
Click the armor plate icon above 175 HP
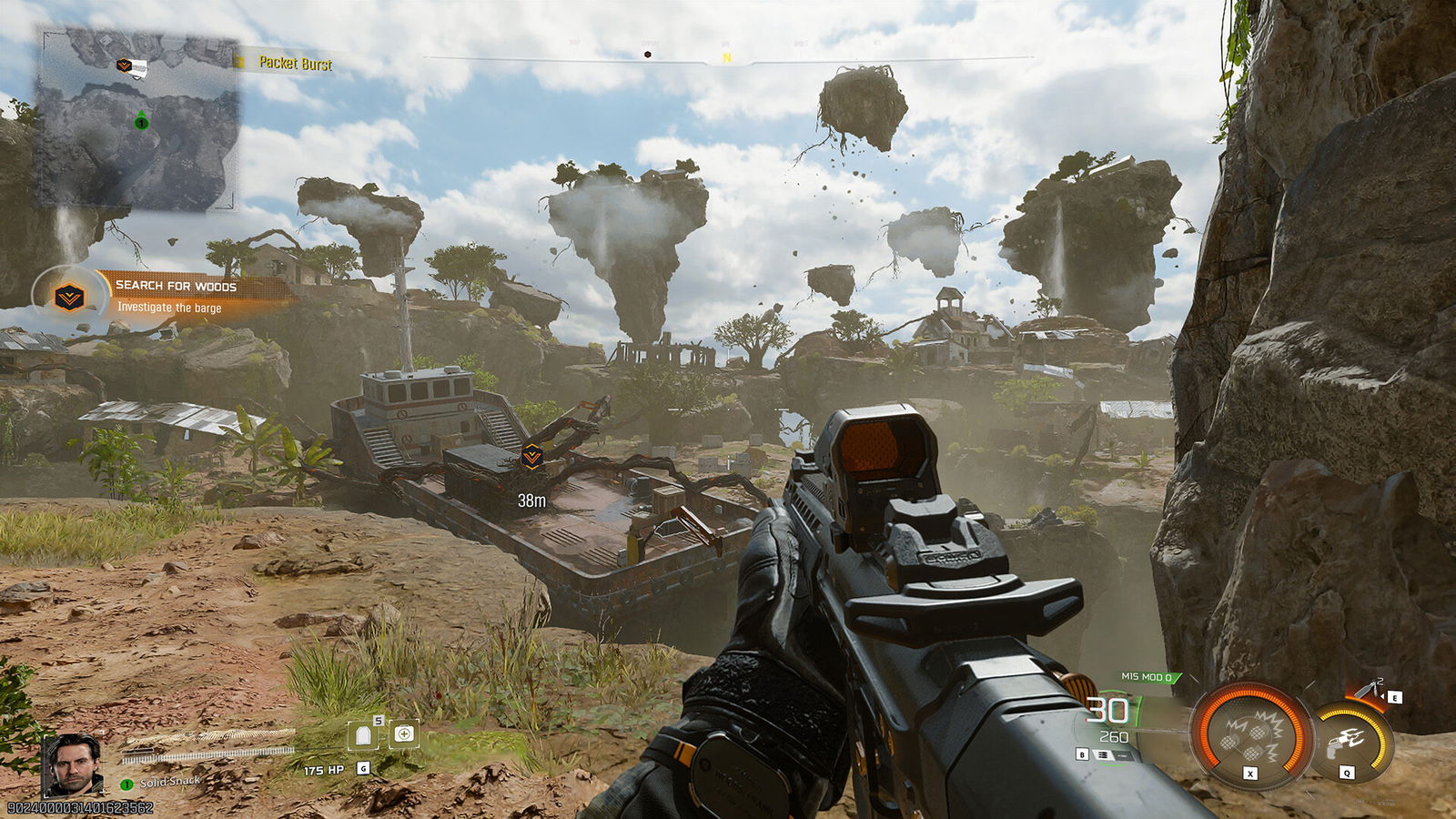(x=362, y=736)
